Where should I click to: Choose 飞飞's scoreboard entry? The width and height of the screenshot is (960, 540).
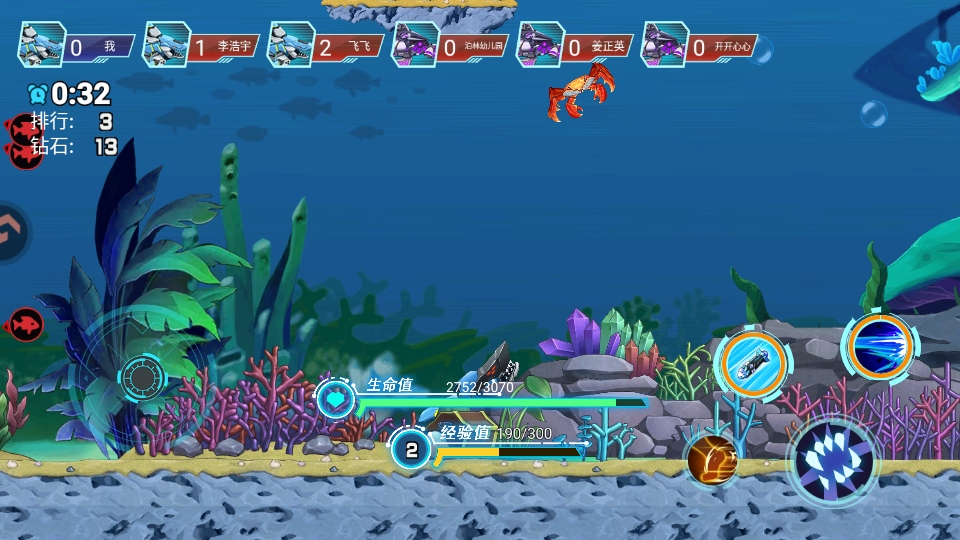pos(325,46)
